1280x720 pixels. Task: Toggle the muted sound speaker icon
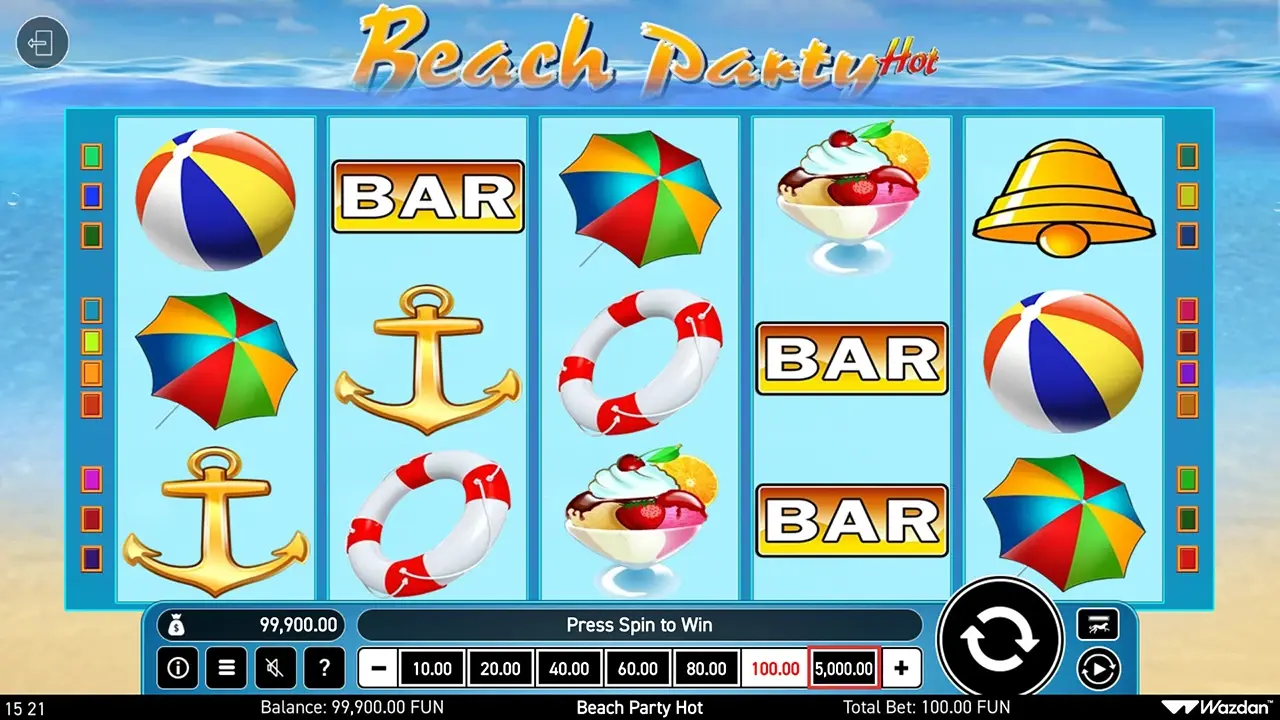click(275, 668)
